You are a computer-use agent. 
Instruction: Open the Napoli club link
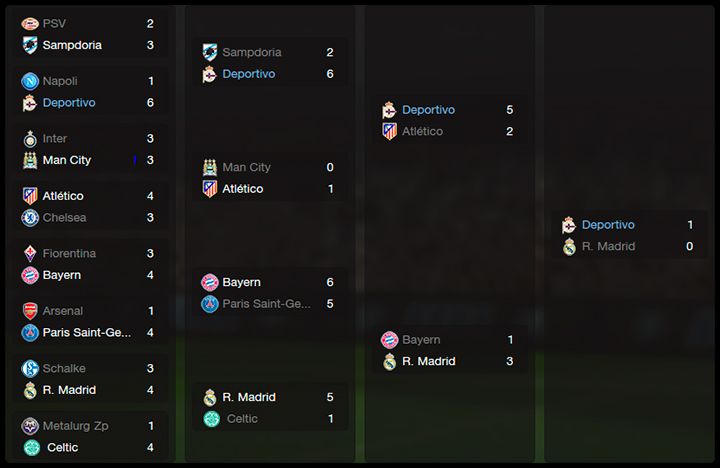tap(59, 81)
